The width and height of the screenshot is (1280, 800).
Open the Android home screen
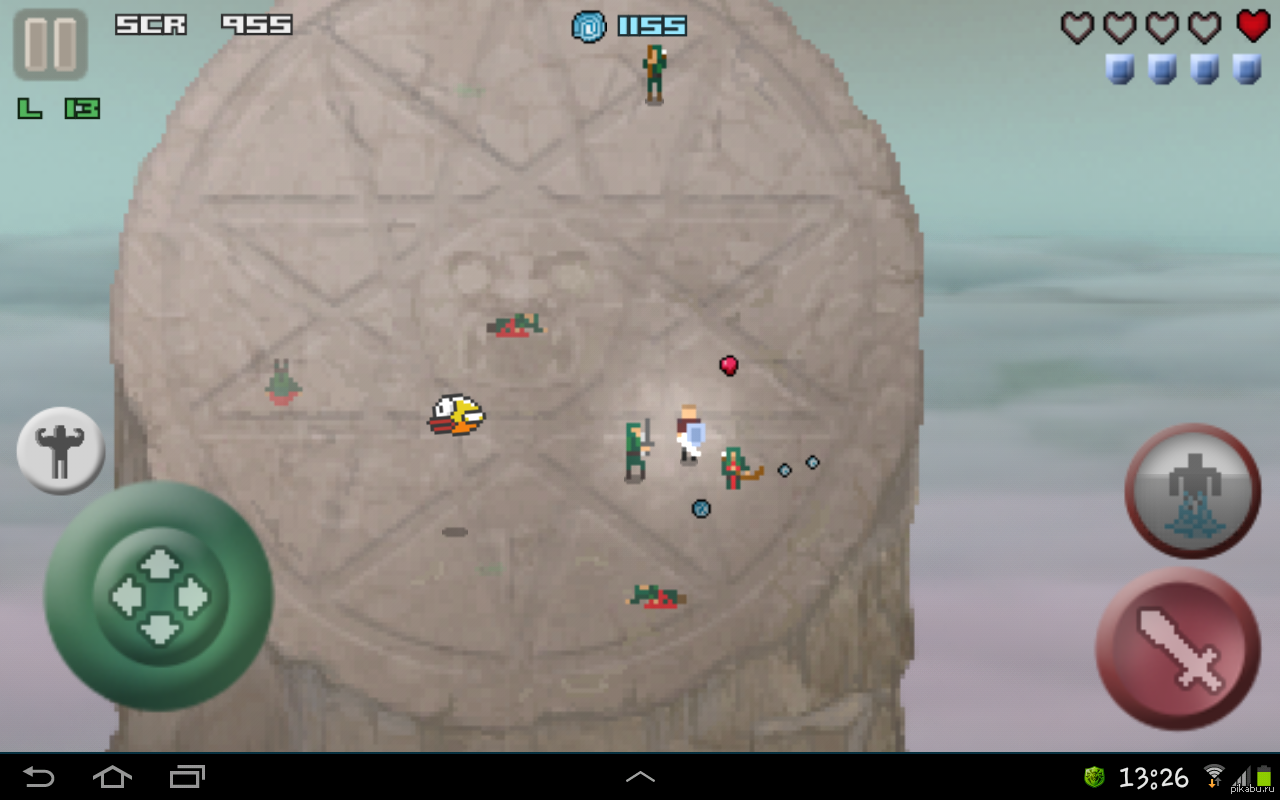tap(112, 776)
